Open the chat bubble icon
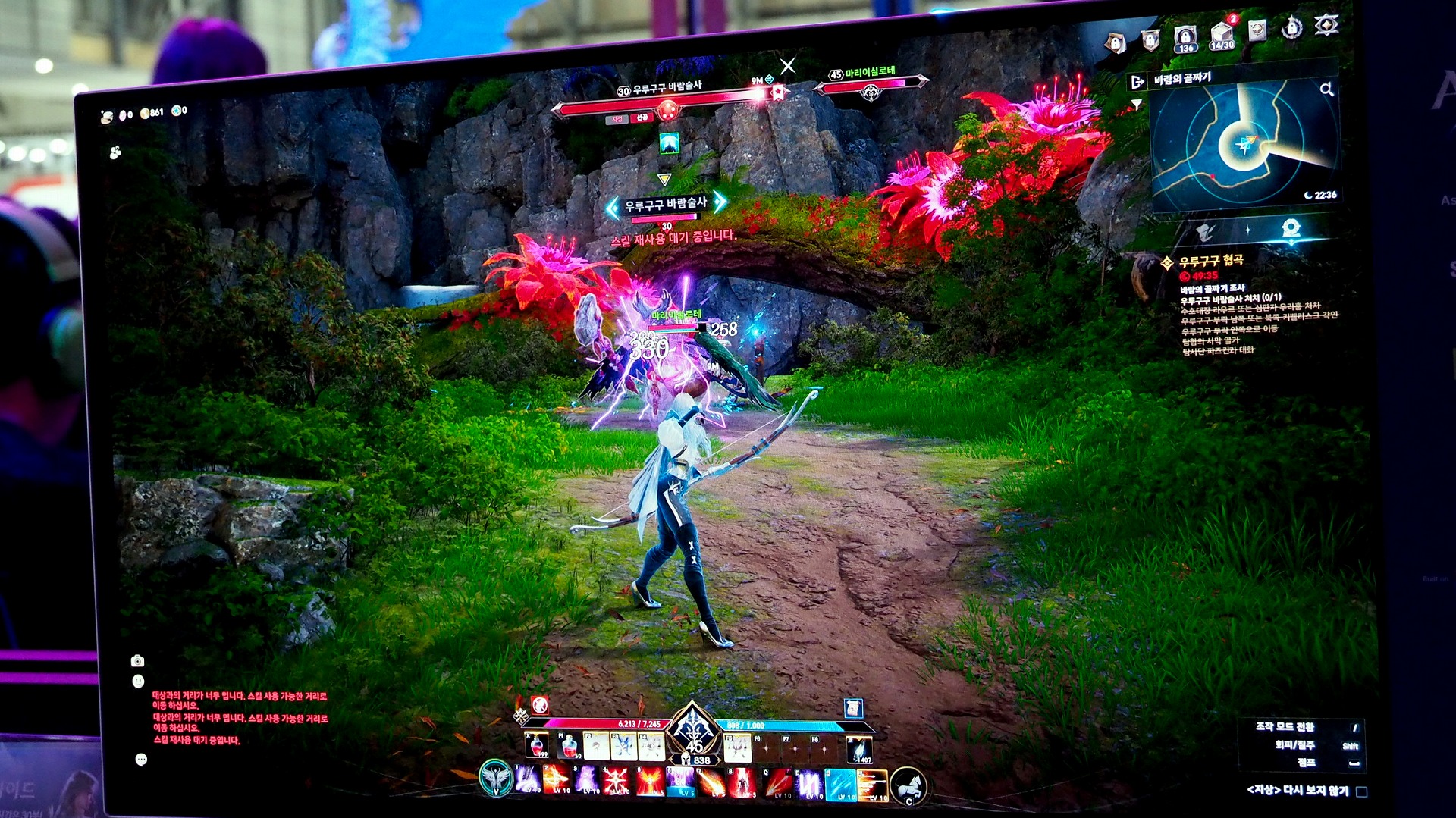The width and height of the screenshot is (1456, 818). click(141, 760)
